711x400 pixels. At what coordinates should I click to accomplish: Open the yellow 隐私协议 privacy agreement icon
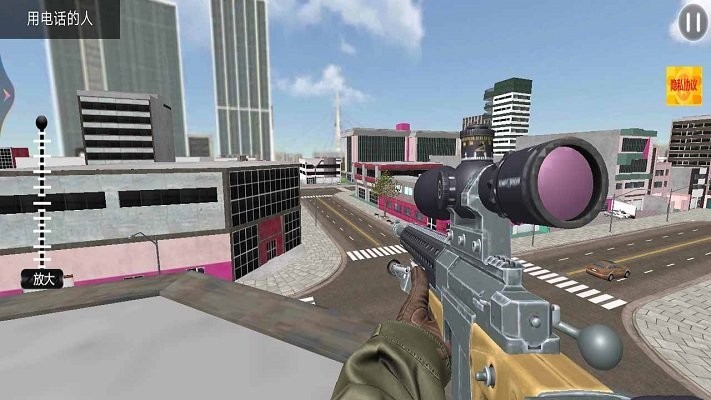683,85
